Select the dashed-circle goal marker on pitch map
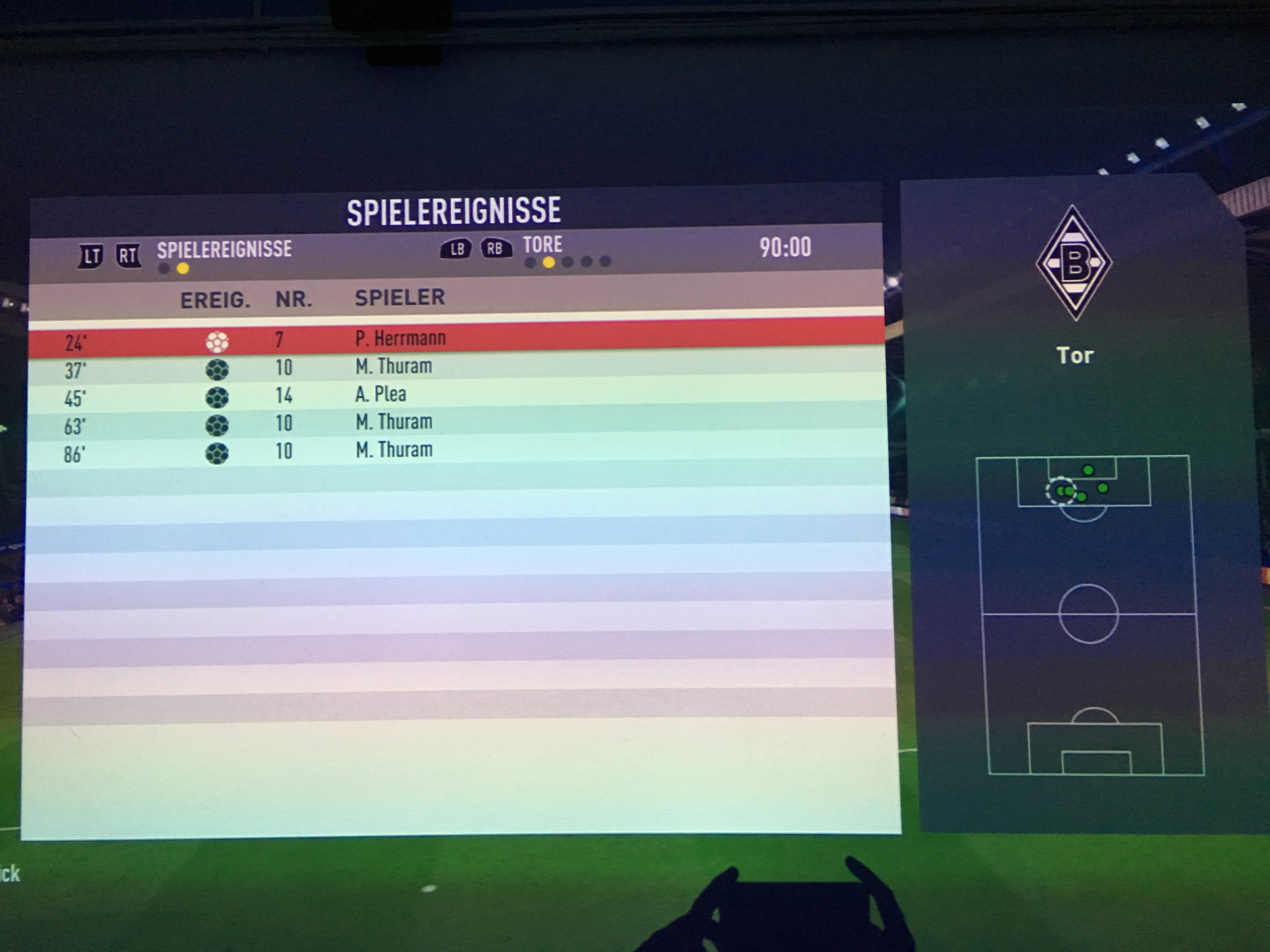Screen dimensions: 1270x952 (1060, 491)
